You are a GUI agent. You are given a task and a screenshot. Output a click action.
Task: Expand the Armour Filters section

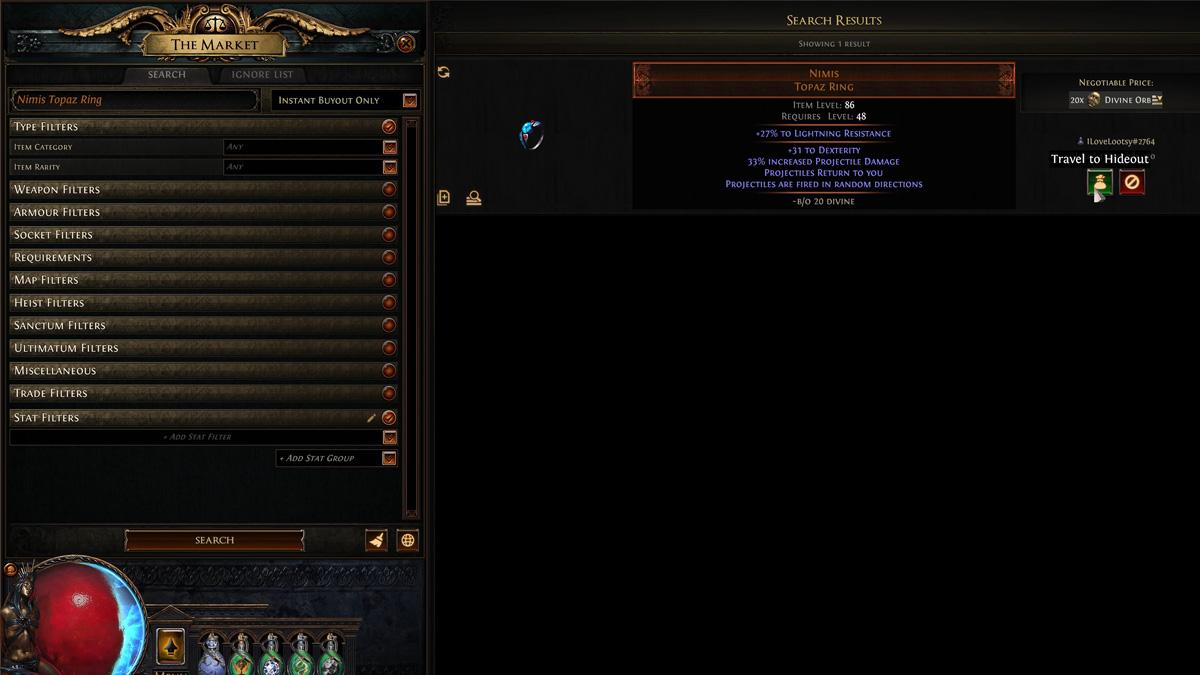[389, 212]
